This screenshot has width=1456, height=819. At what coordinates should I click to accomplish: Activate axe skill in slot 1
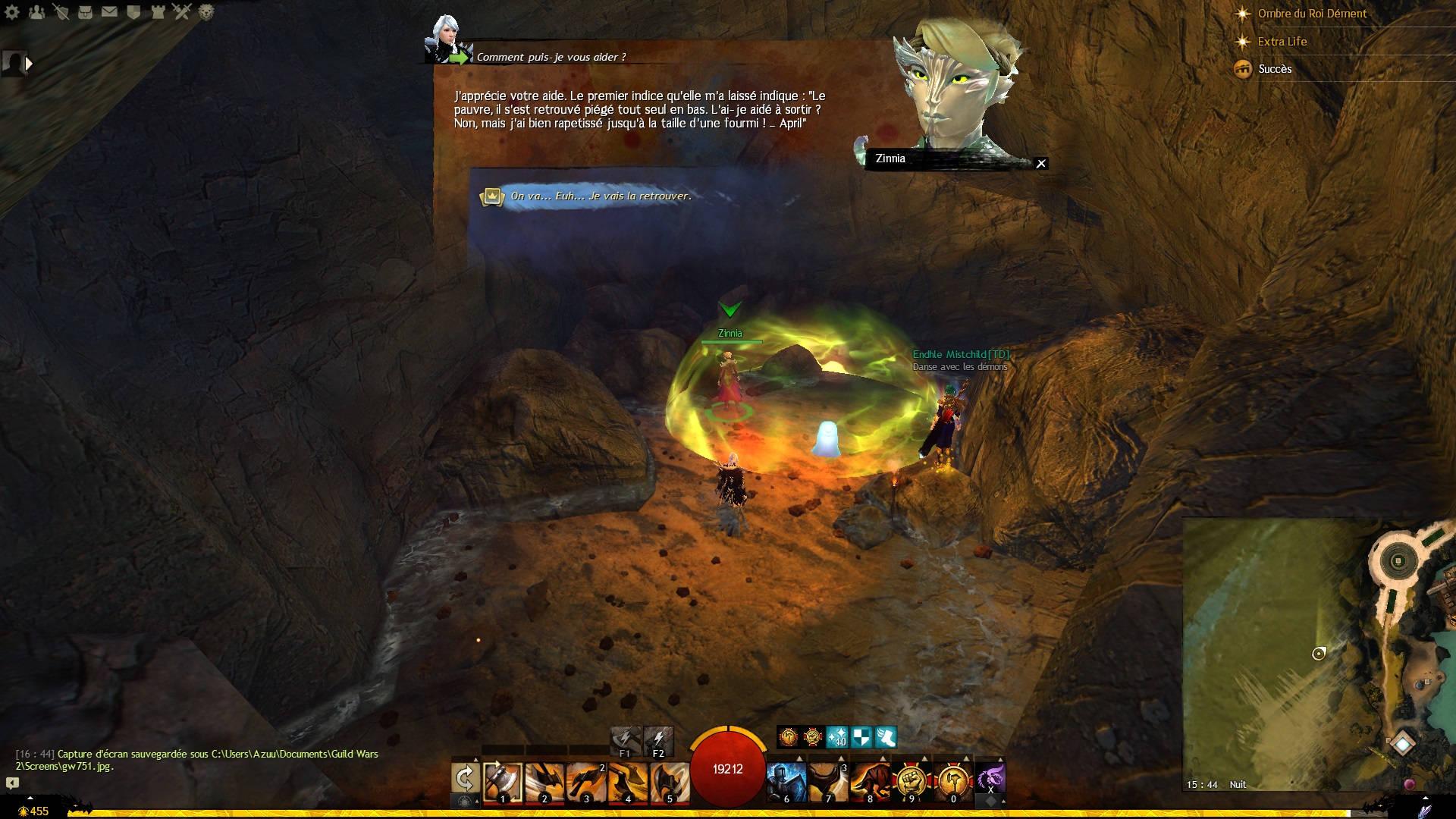click(x=503, y=781)
